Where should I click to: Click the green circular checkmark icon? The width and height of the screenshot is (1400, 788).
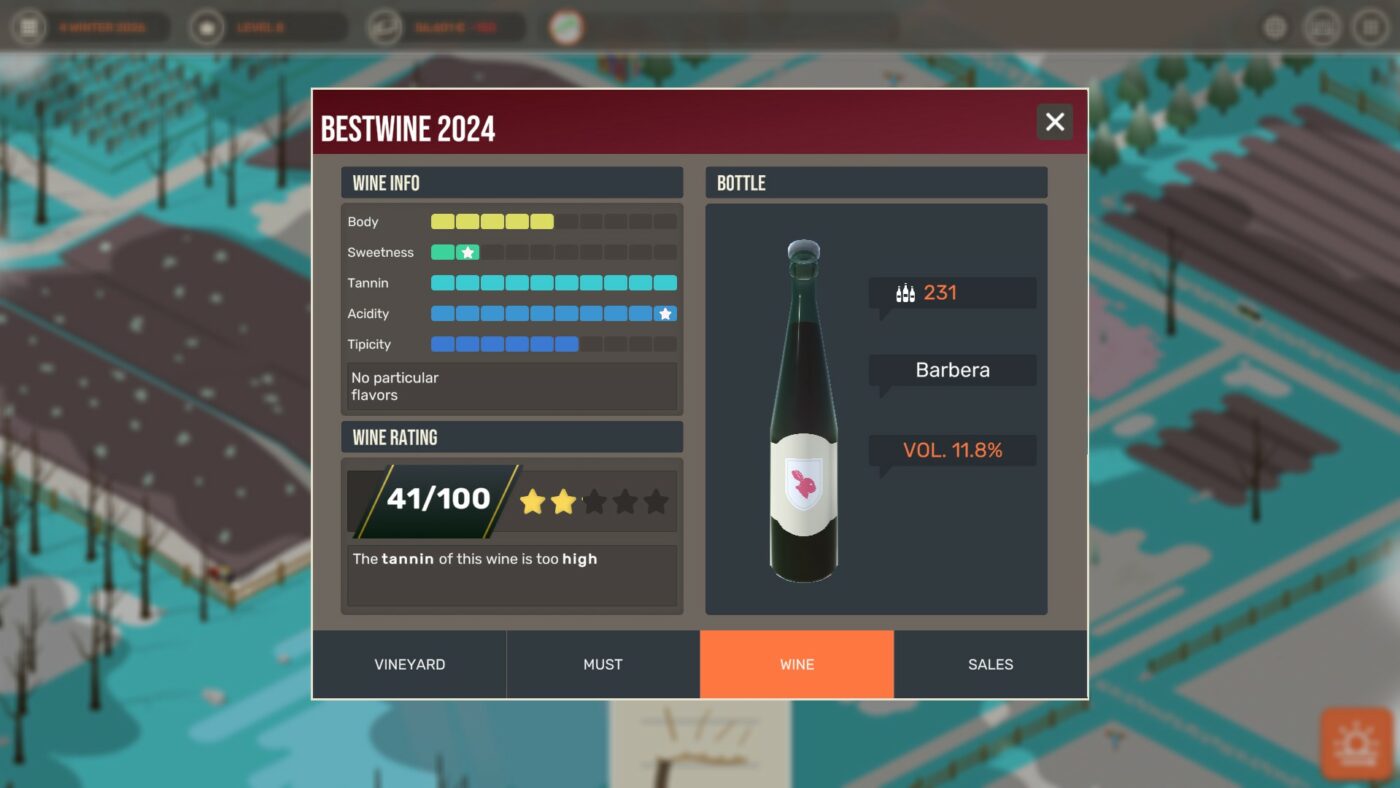[x=566, y=27]
